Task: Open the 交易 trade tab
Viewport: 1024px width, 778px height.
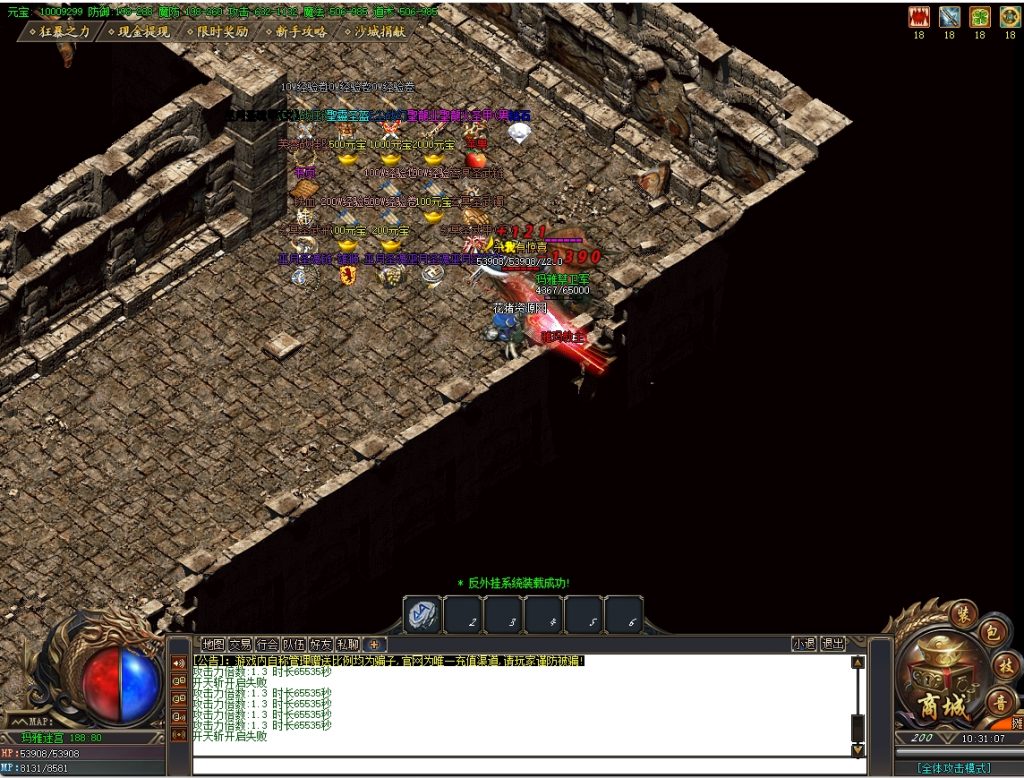Action: tap(240, 644)
